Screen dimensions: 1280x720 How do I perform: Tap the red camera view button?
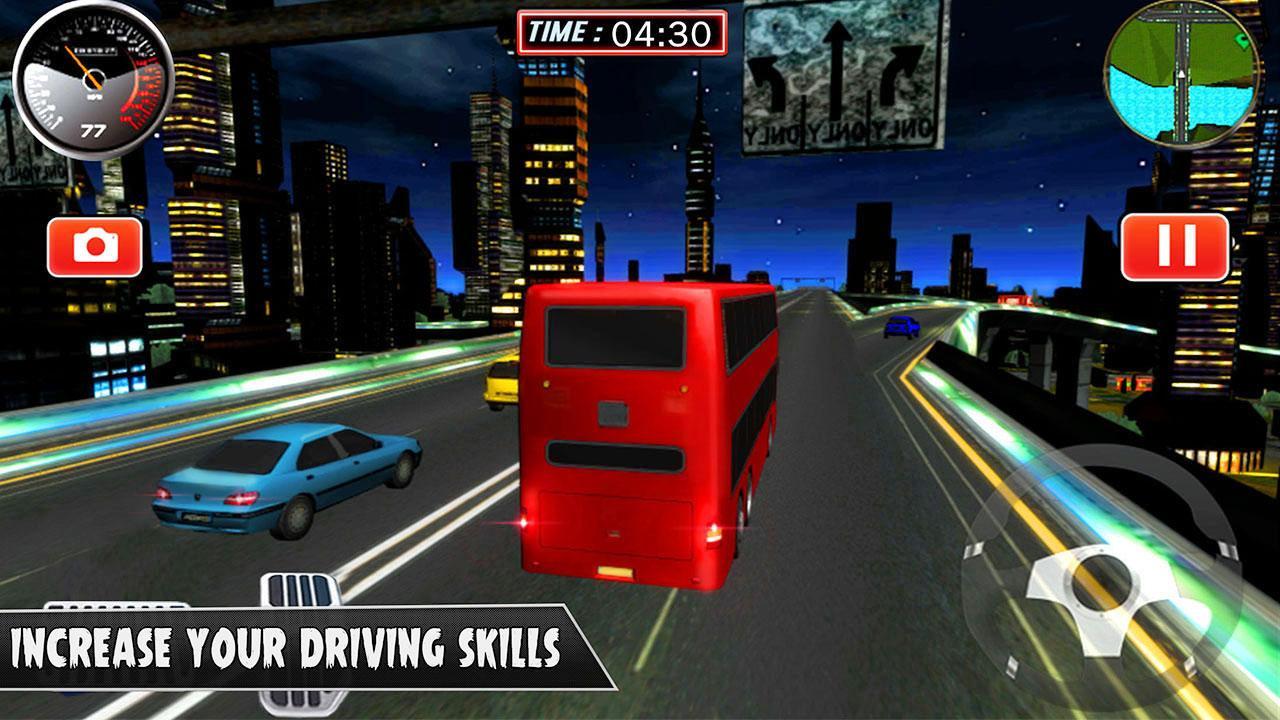[x=95, y=247]
